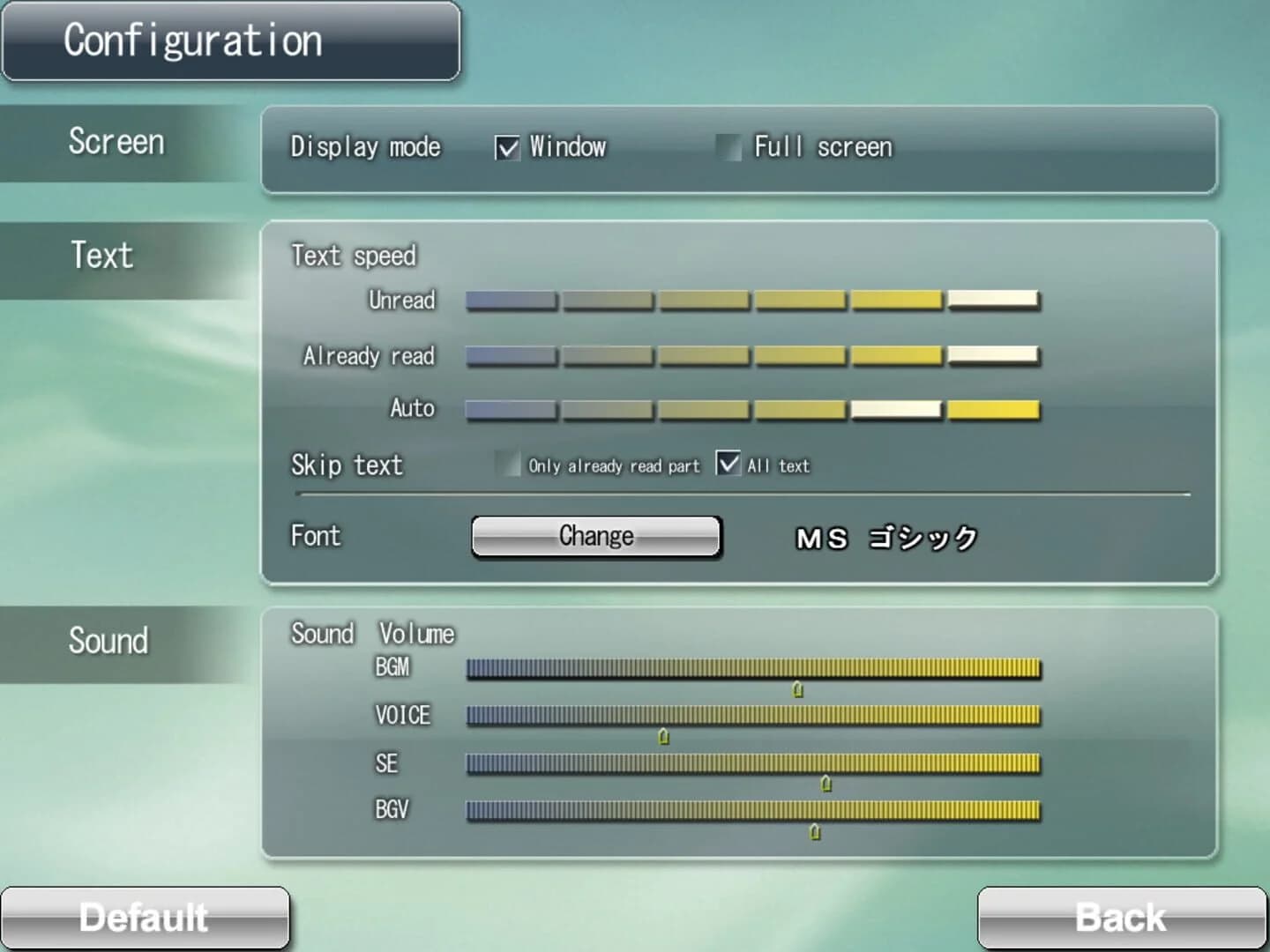
Task: Set Auto text speed to second-fastest segment
Action: (896, 409)
